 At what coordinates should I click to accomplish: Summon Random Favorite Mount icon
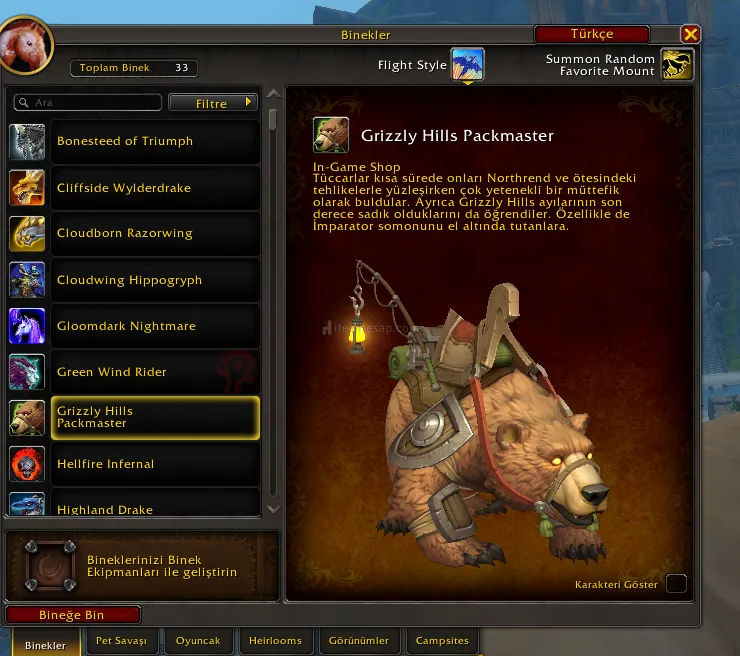tap(678, 65)
